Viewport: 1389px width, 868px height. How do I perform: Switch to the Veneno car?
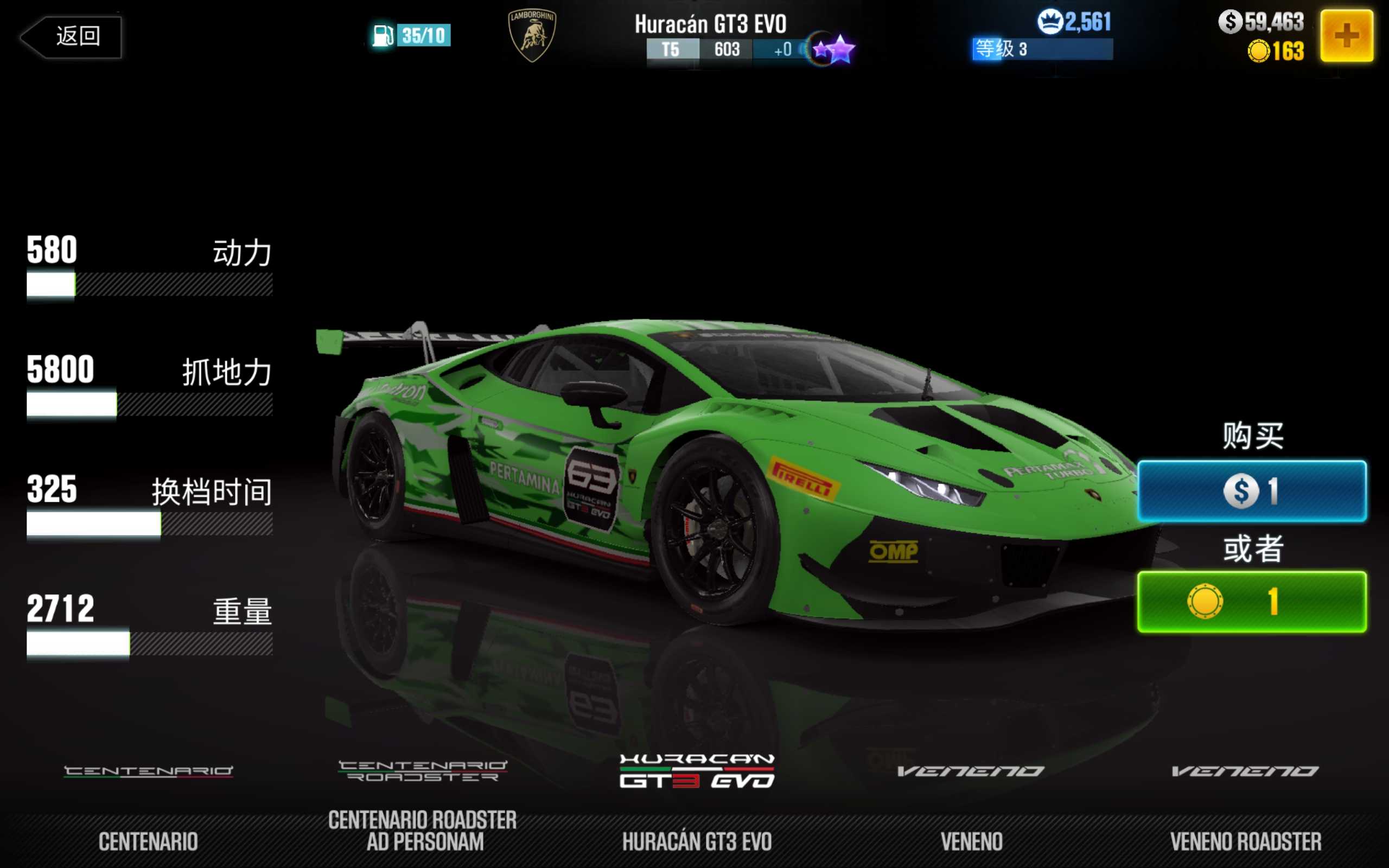coord(971,803)
